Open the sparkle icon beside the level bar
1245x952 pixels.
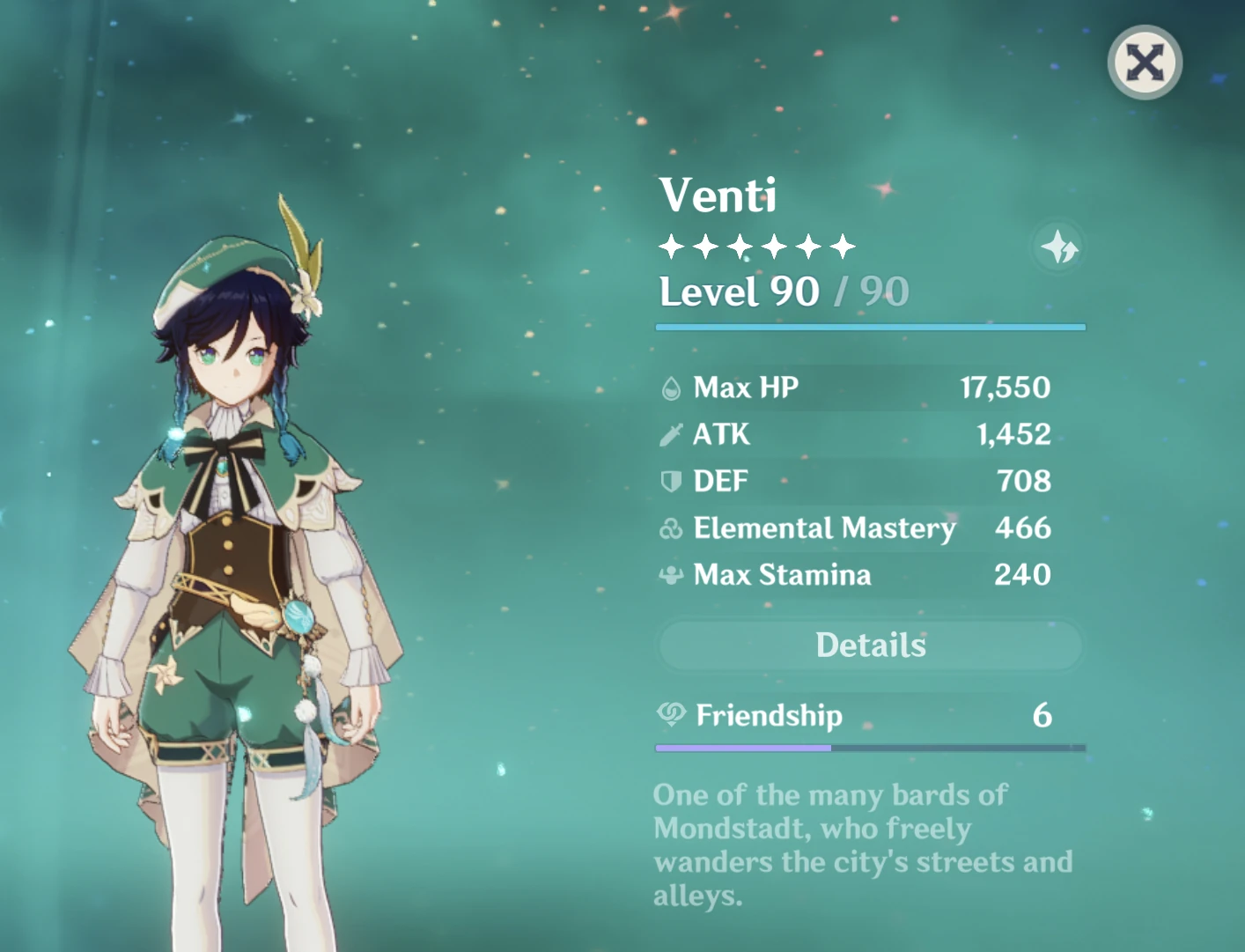pos(1057,248)
